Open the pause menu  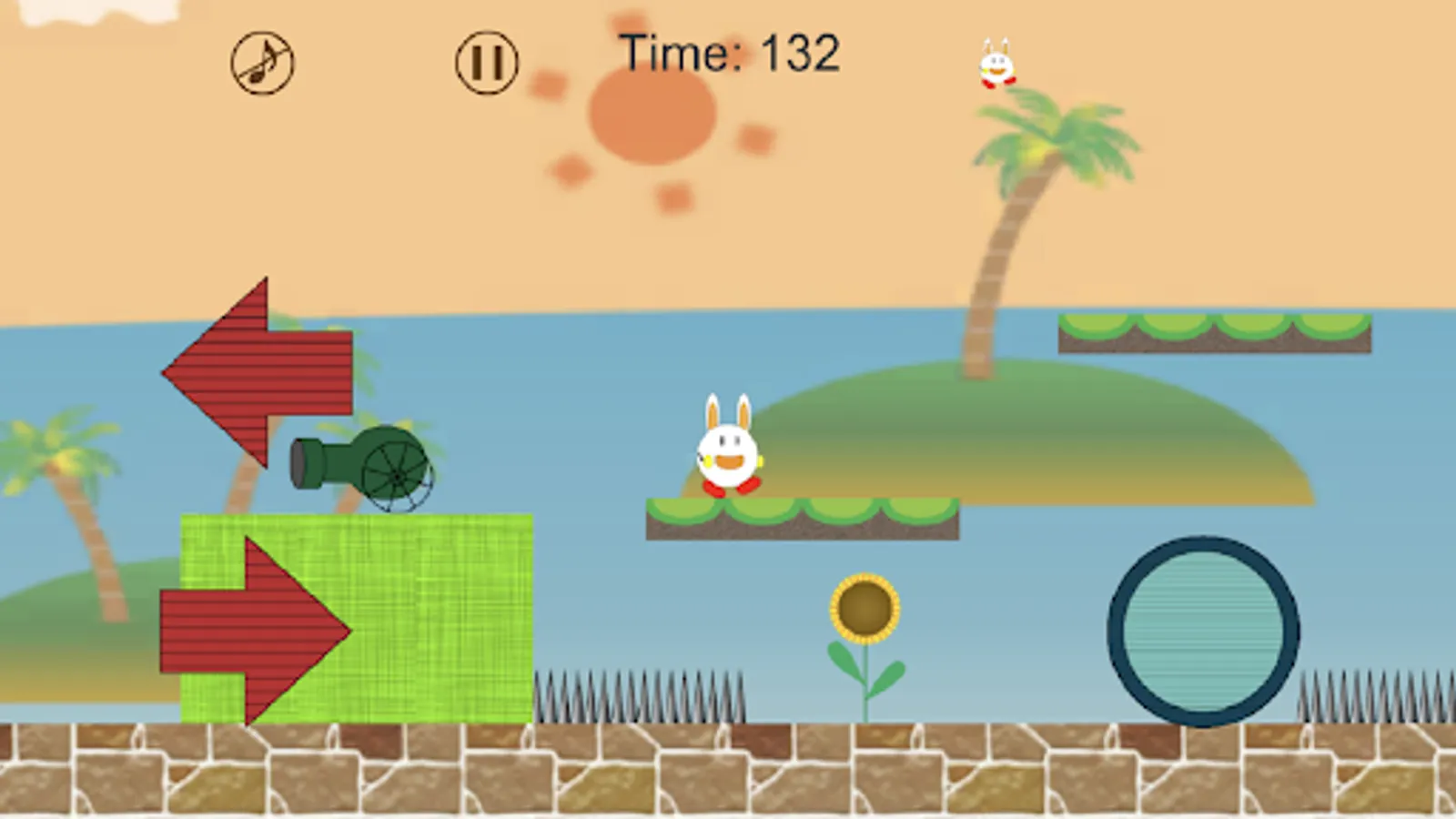click(x=486, y=60)
